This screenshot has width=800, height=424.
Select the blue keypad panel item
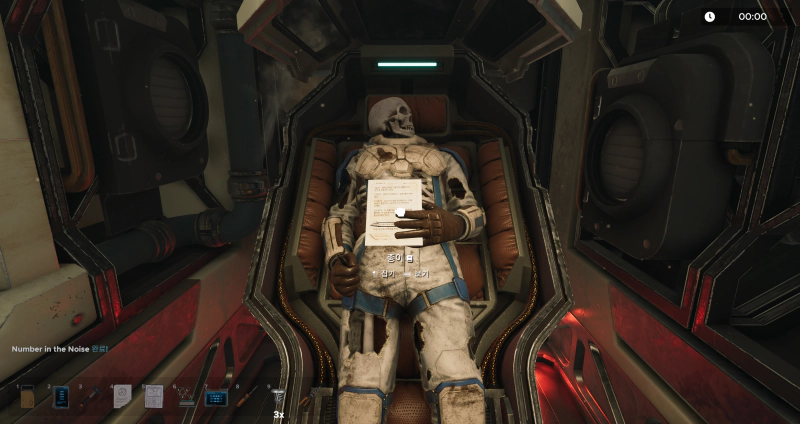coord(216,397)
